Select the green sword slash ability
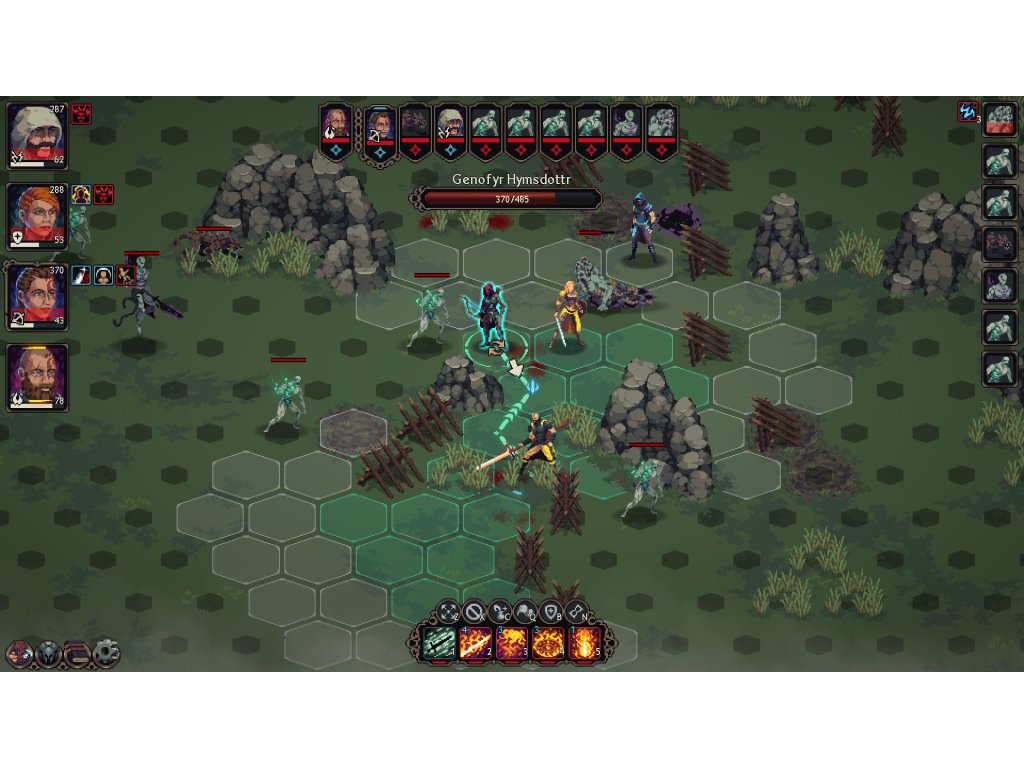 439,642
